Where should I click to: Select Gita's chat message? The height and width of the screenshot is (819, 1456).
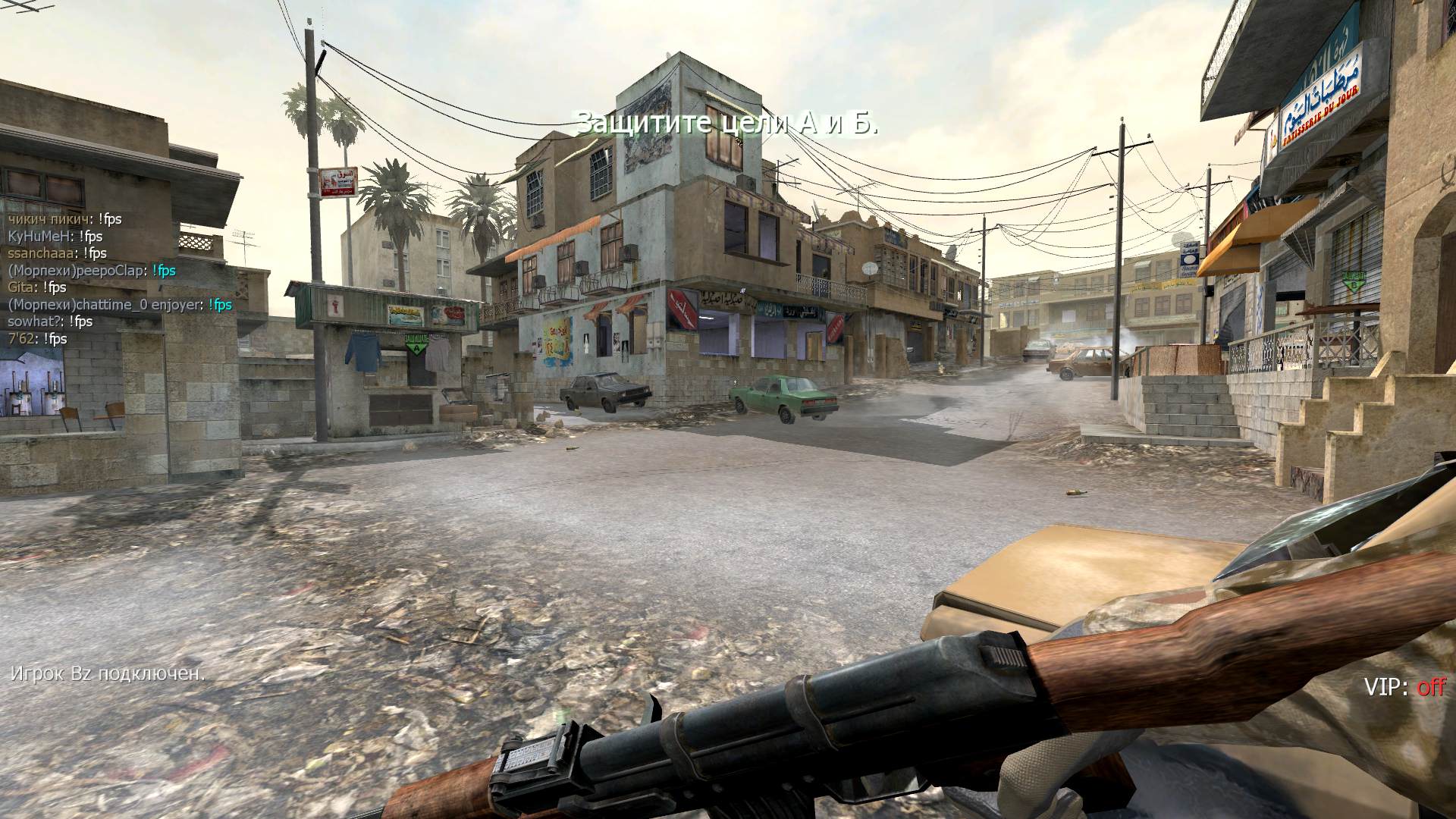coord(37,287)
